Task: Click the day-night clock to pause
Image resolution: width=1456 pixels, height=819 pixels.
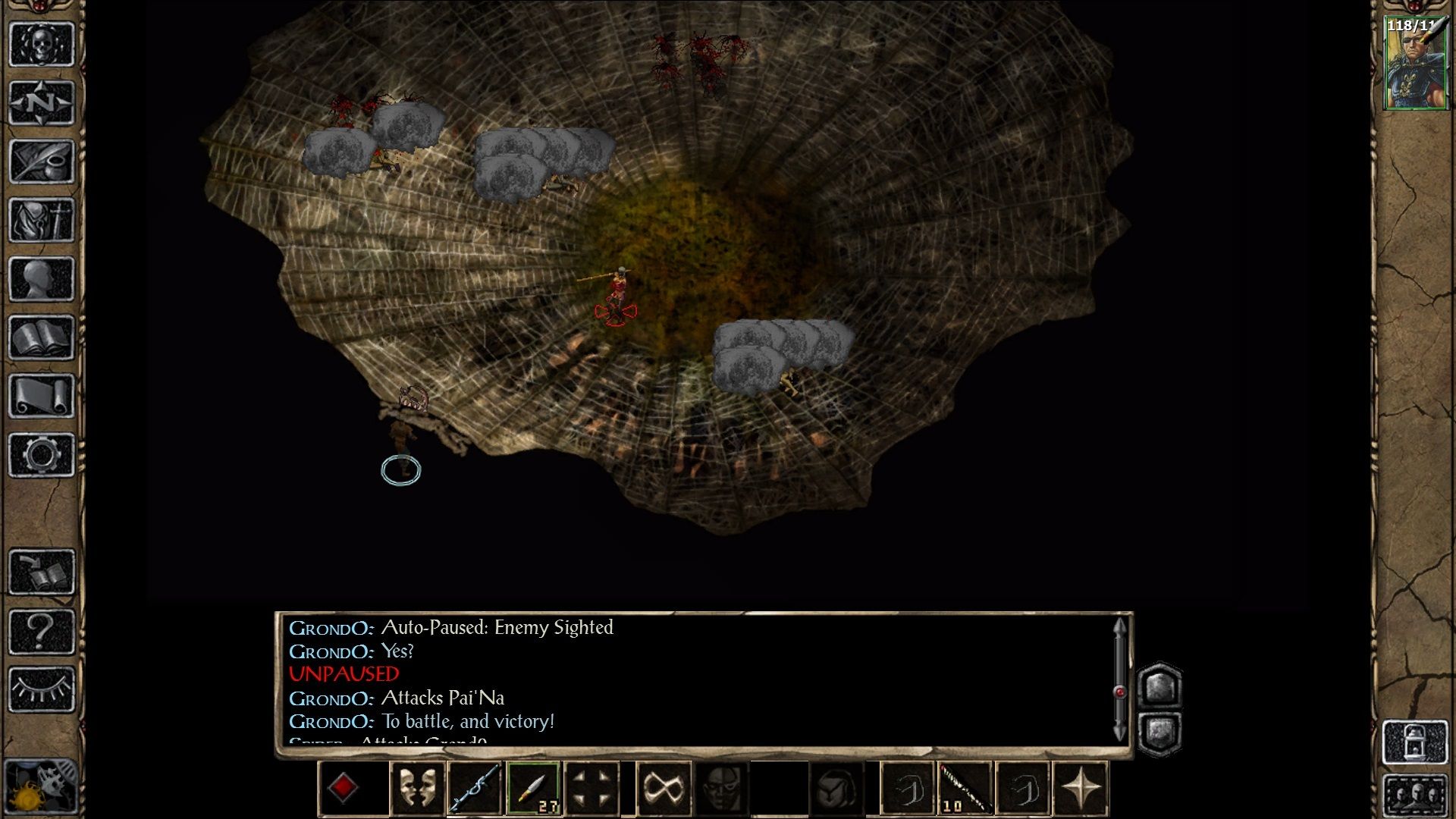Action: 39,789
